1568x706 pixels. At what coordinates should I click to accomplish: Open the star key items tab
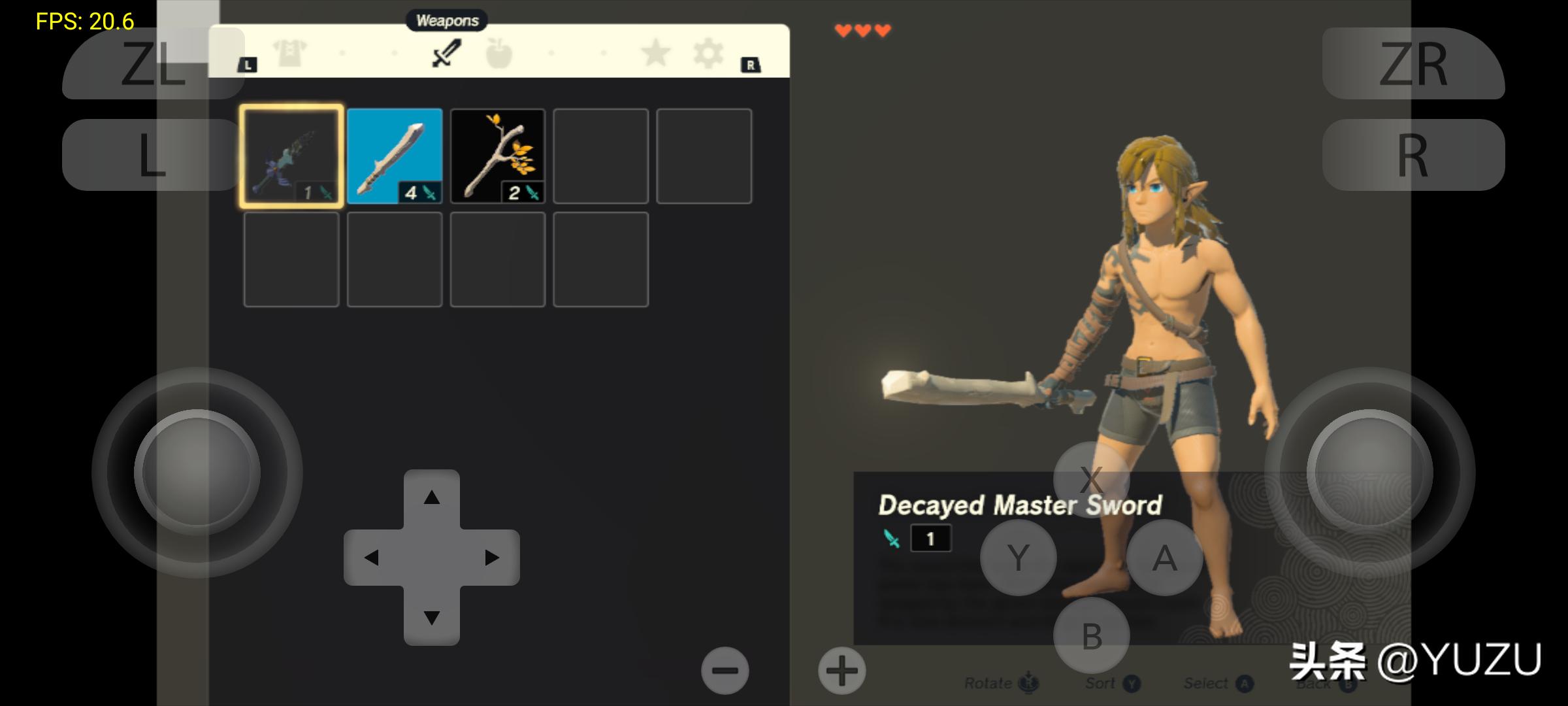[655, 54]
